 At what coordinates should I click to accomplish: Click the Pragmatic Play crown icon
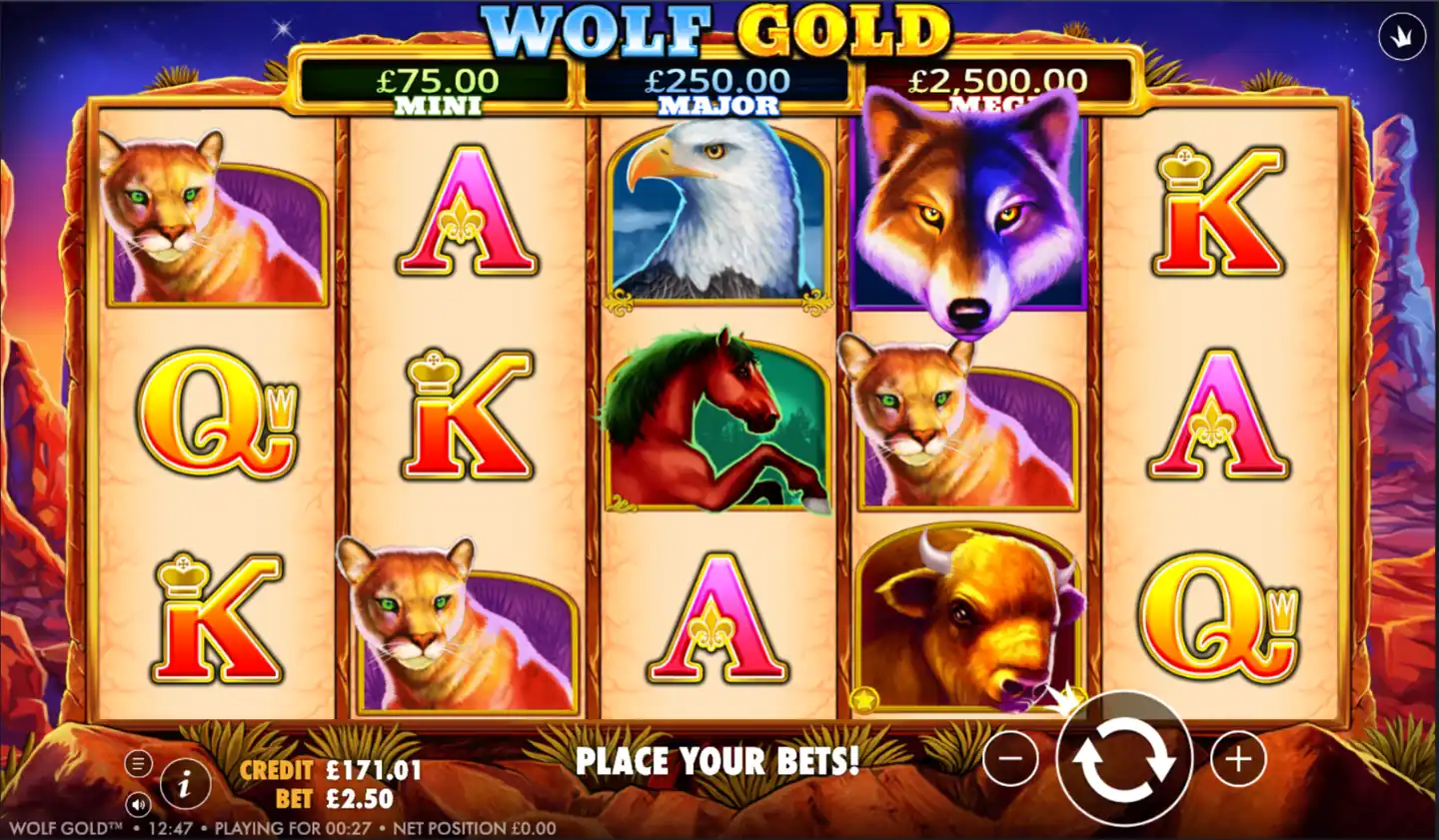(x=1403, y=36)
